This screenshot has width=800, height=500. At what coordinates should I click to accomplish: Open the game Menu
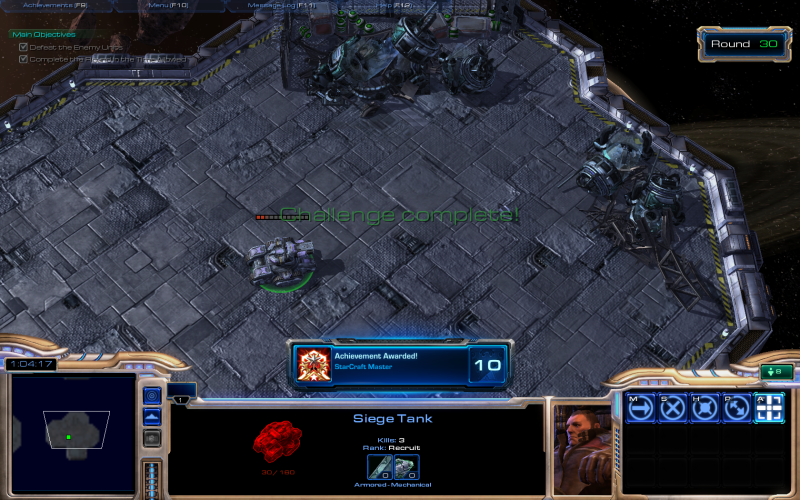tap(168, 5)
